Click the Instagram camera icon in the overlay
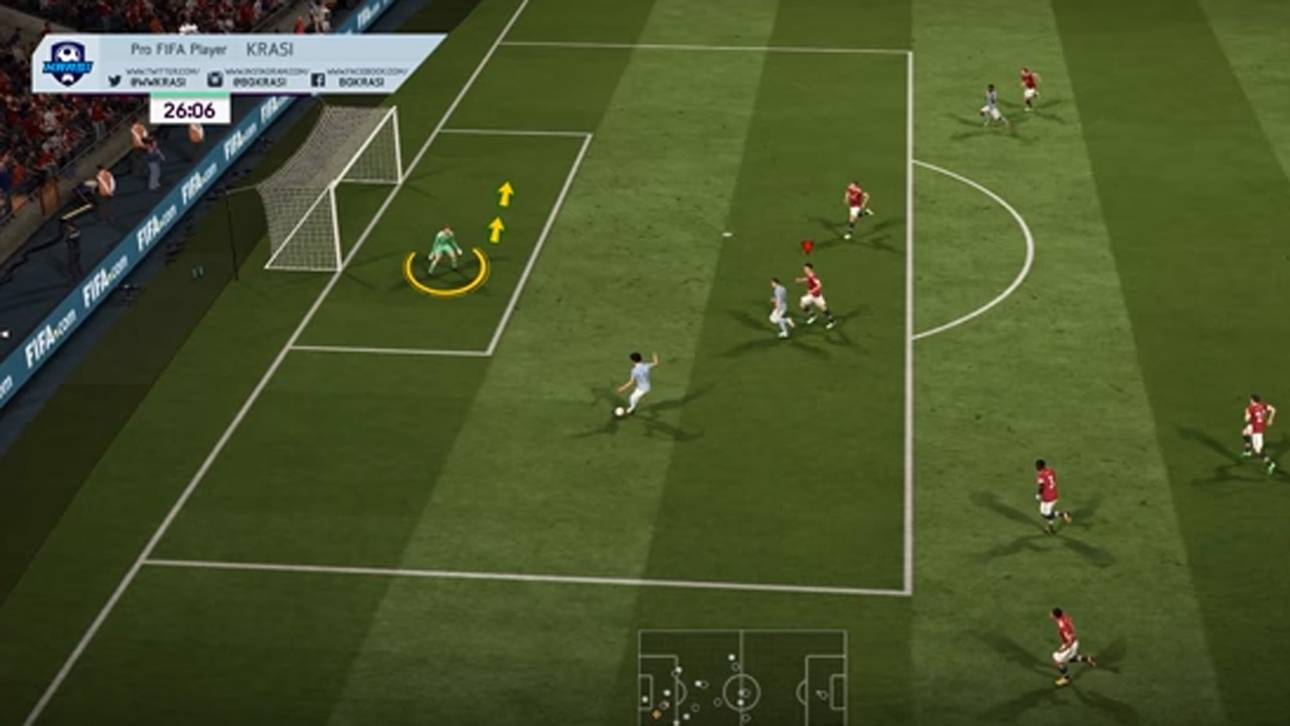1290x726 pixels. click(x=216, y=77)
